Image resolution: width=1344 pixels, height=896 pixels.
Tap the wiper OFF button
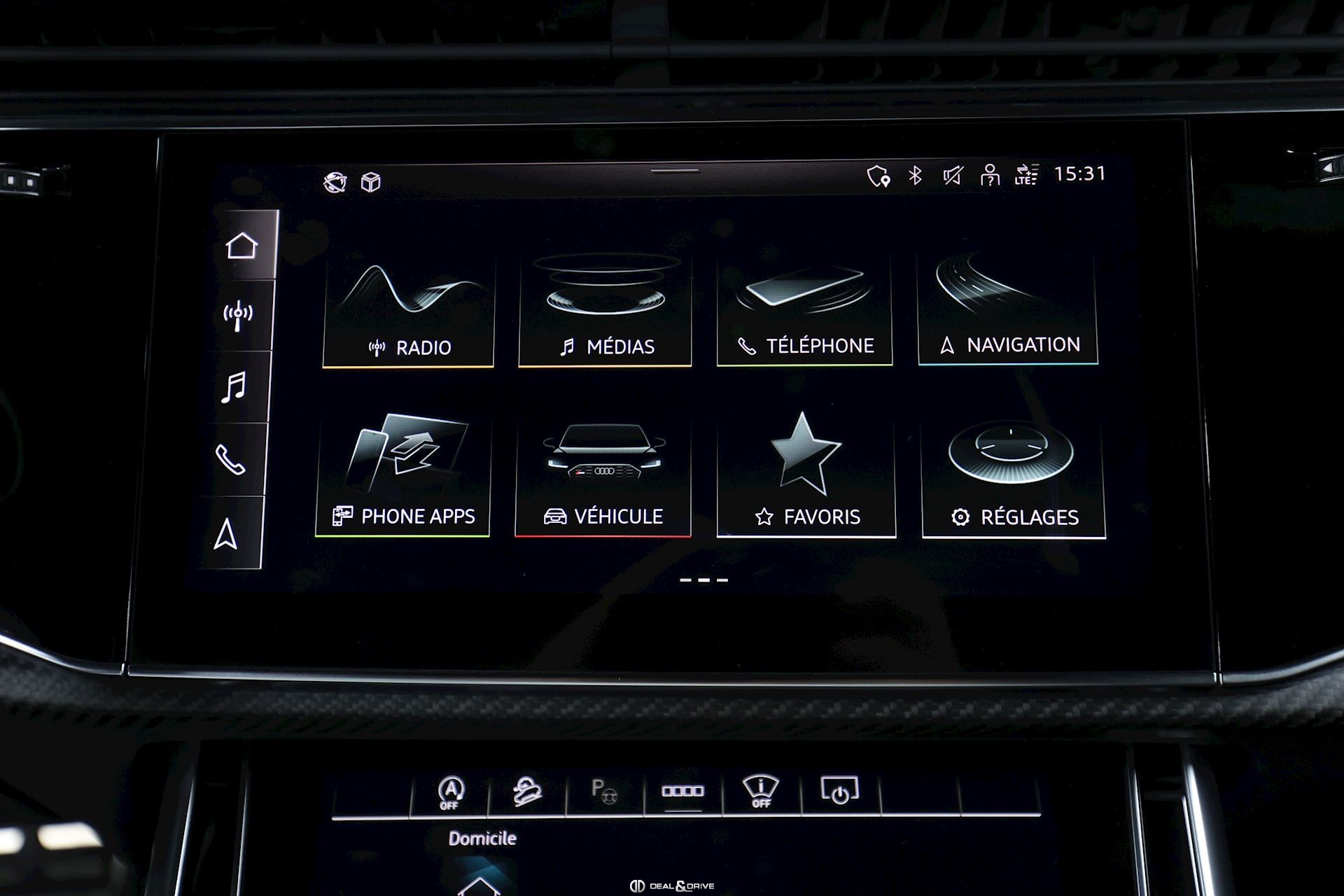click(761, 792)
